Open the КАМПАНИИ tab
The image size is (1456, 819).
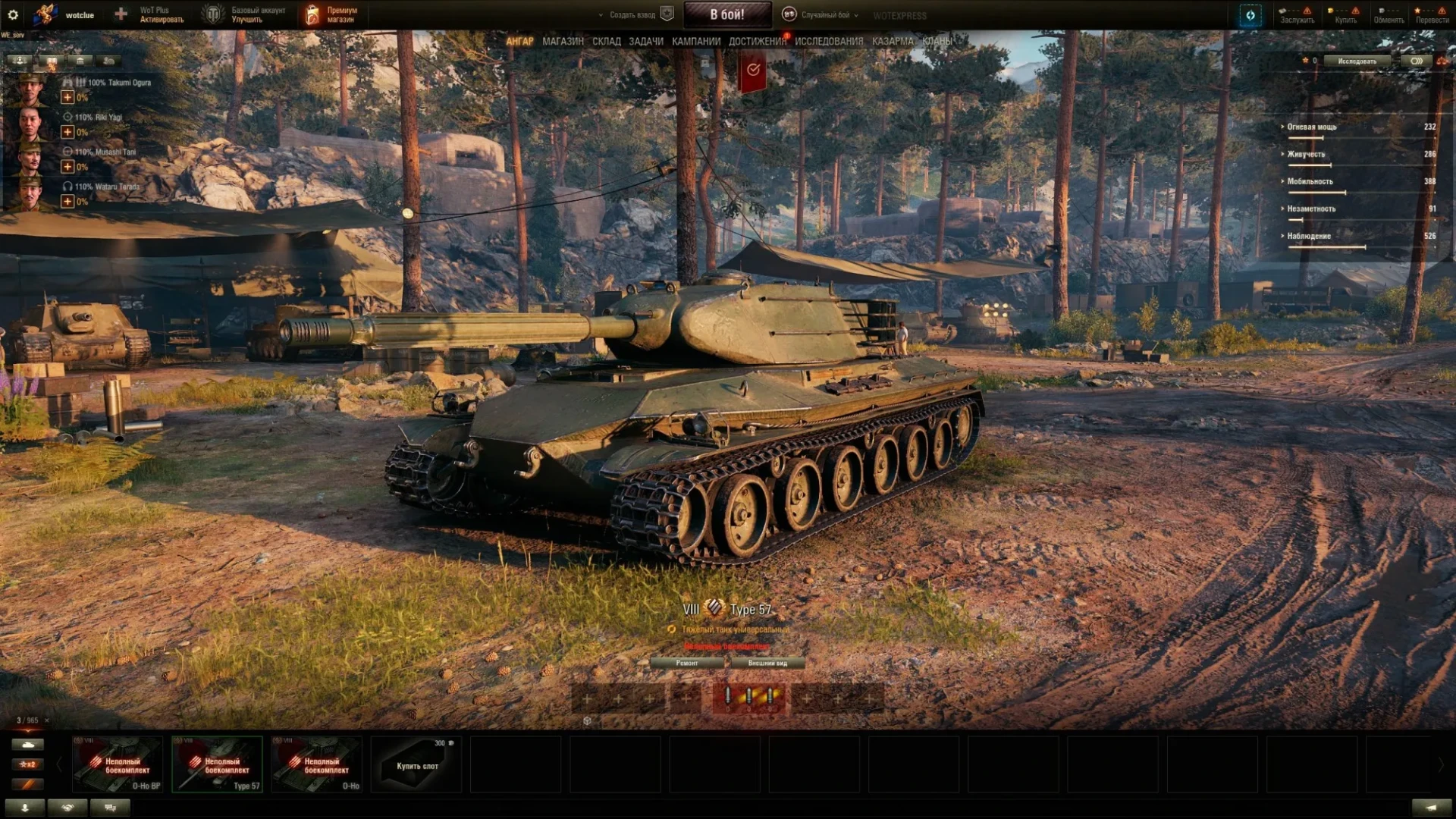[x=695, y=42]
